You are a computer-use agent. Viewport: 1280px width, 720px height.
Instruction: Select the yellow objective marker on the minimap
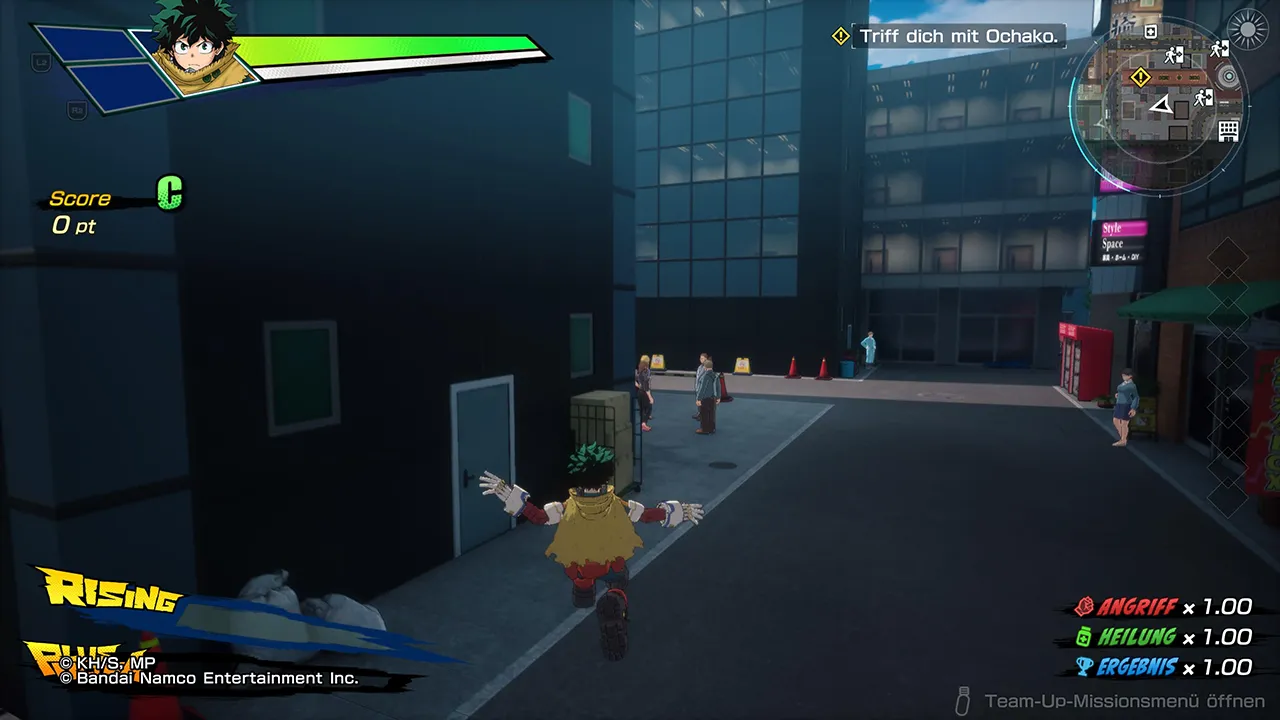click(1139, 77)
